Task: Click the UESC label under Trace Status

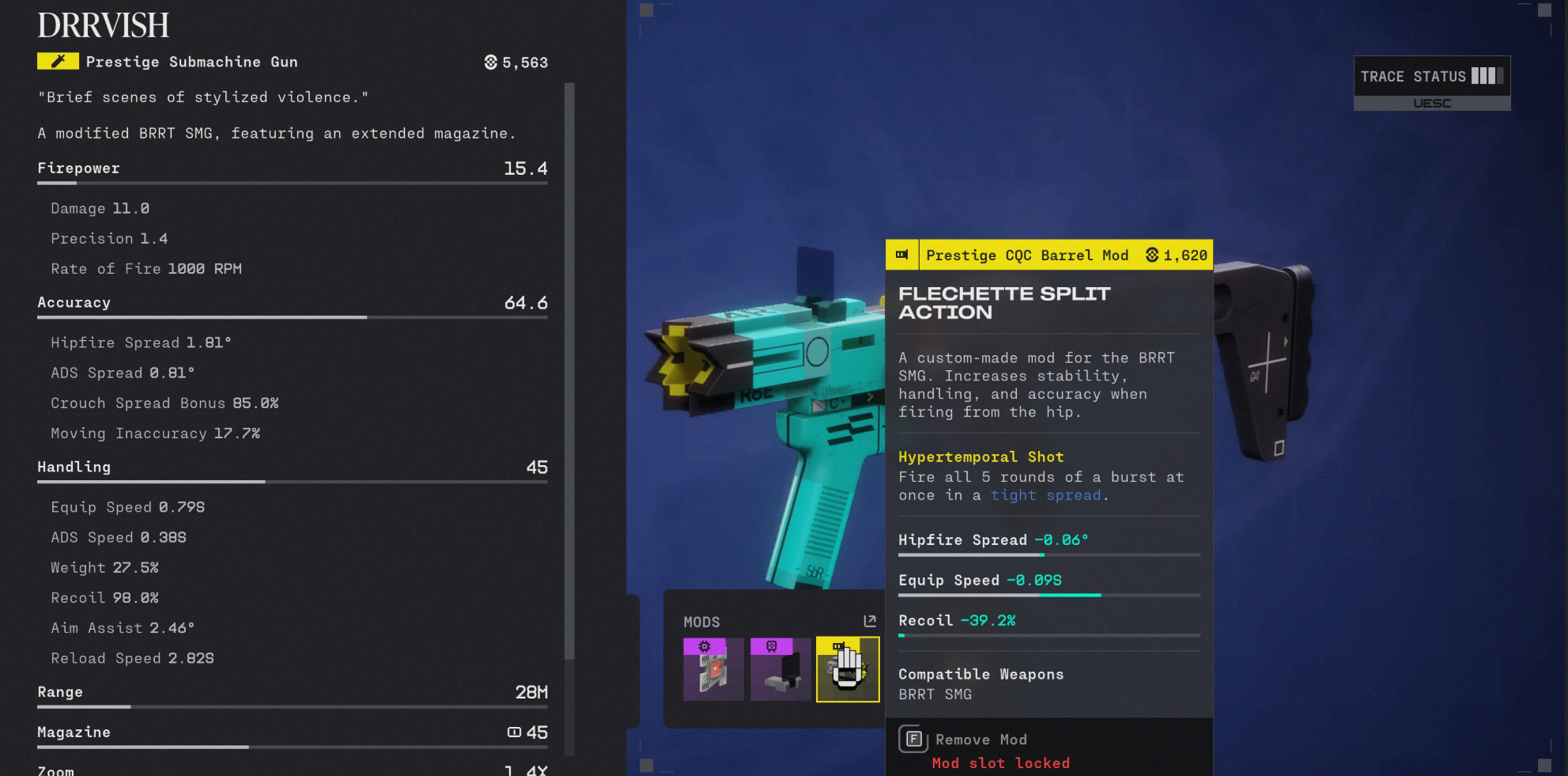Action: (x=1433, y=103)
